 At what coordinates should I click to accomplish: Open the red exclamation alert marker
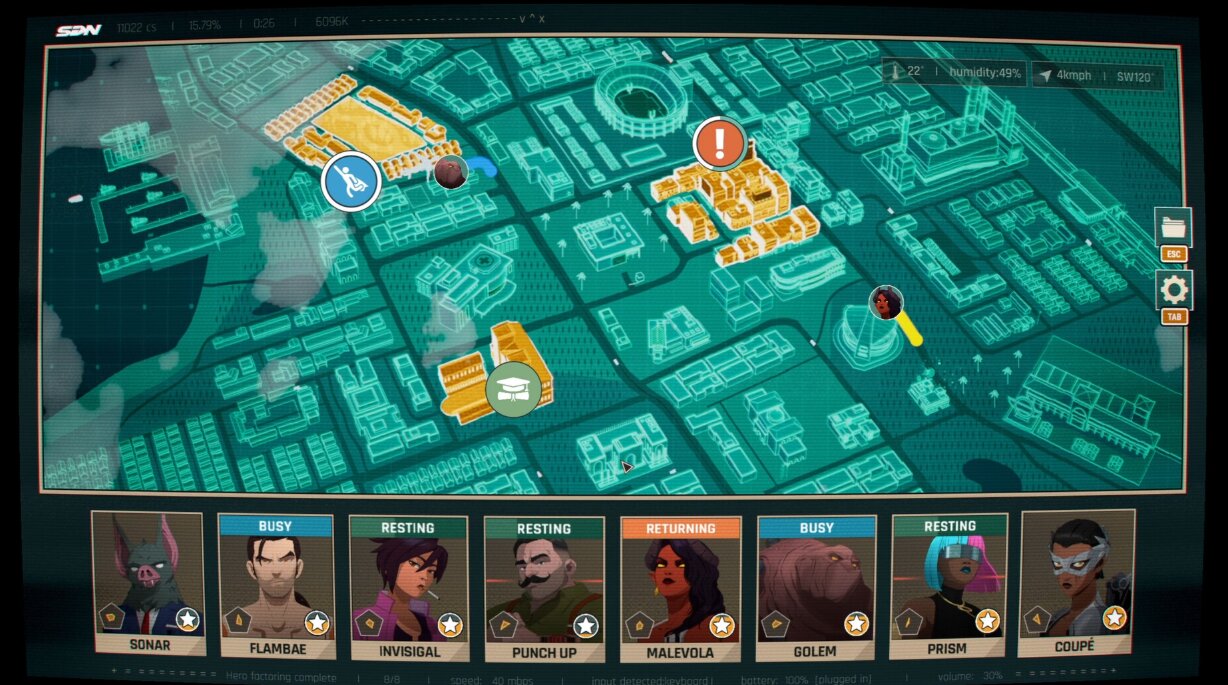(719, 143)
